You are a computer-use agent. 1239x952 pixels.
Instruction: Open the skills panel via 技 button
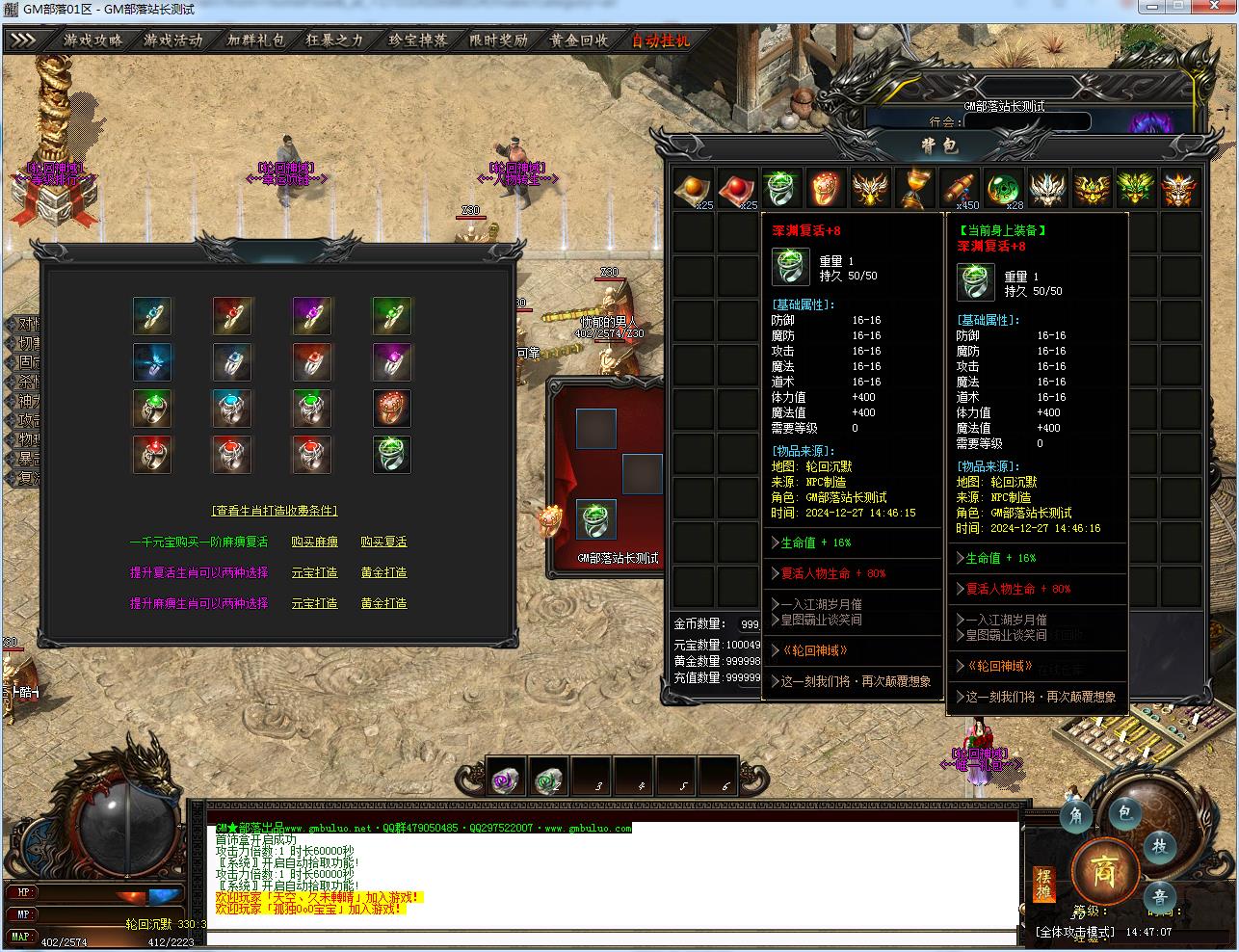(x=1160, y=846)
